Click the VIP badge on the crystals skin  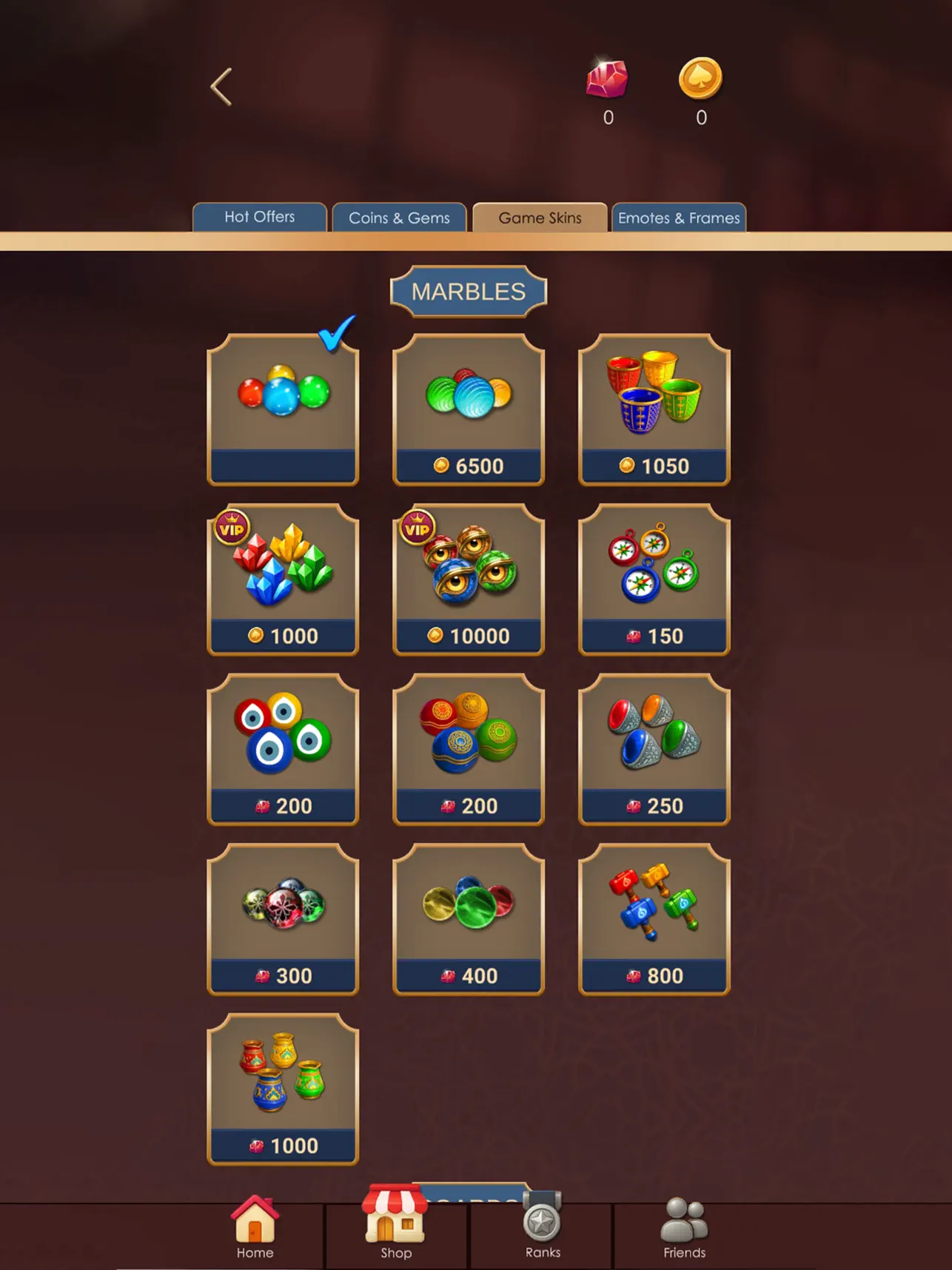[233, 527]
